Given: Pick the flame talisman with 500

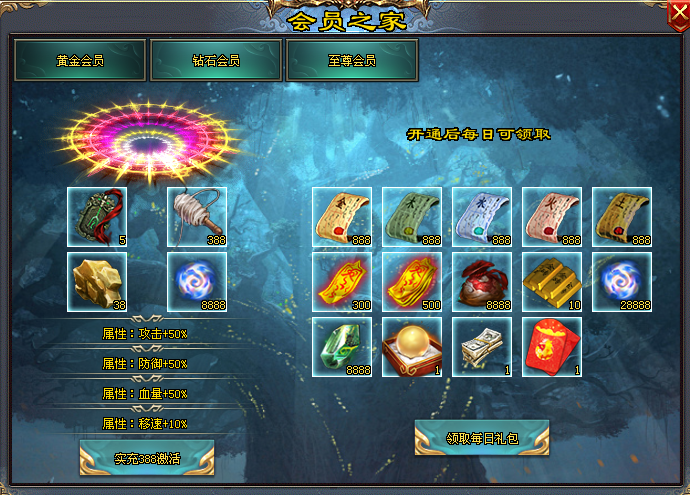Looking at the screenshot, I should [412, 282].
